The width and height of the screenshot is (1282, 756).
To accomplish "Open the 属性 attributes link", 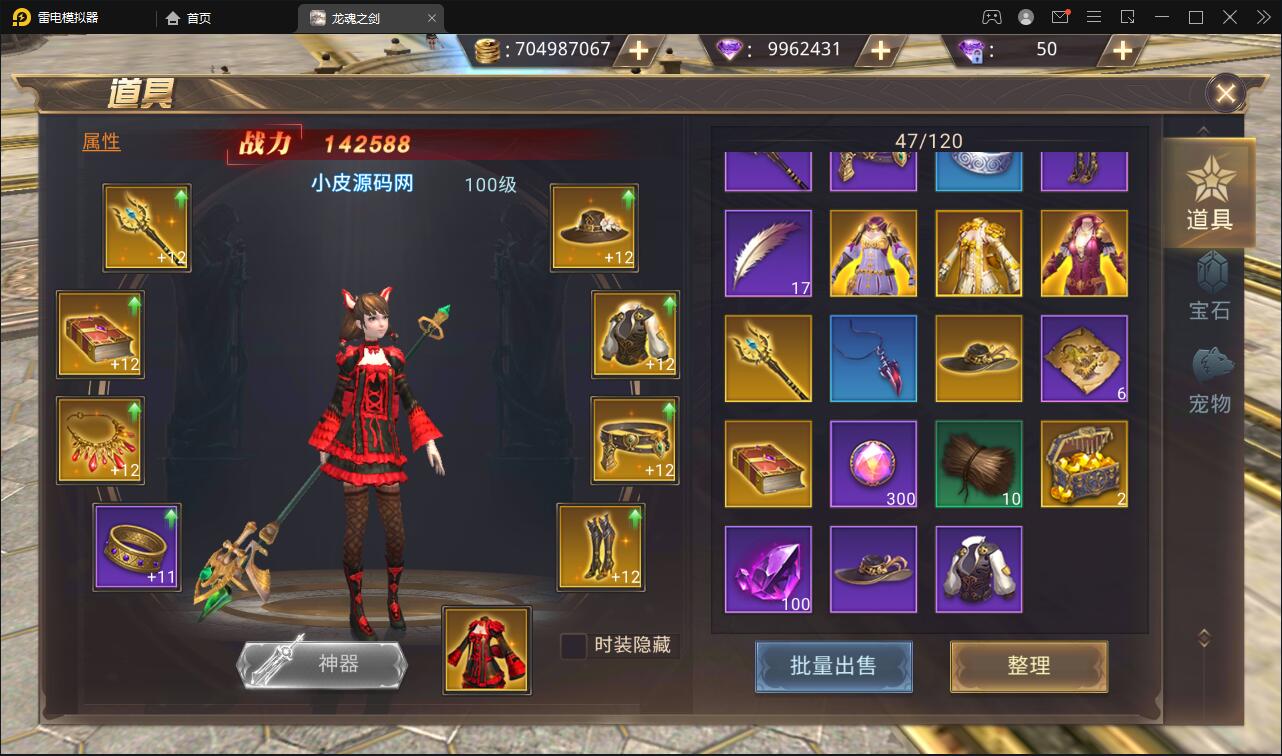I will [x=102, y=142].
